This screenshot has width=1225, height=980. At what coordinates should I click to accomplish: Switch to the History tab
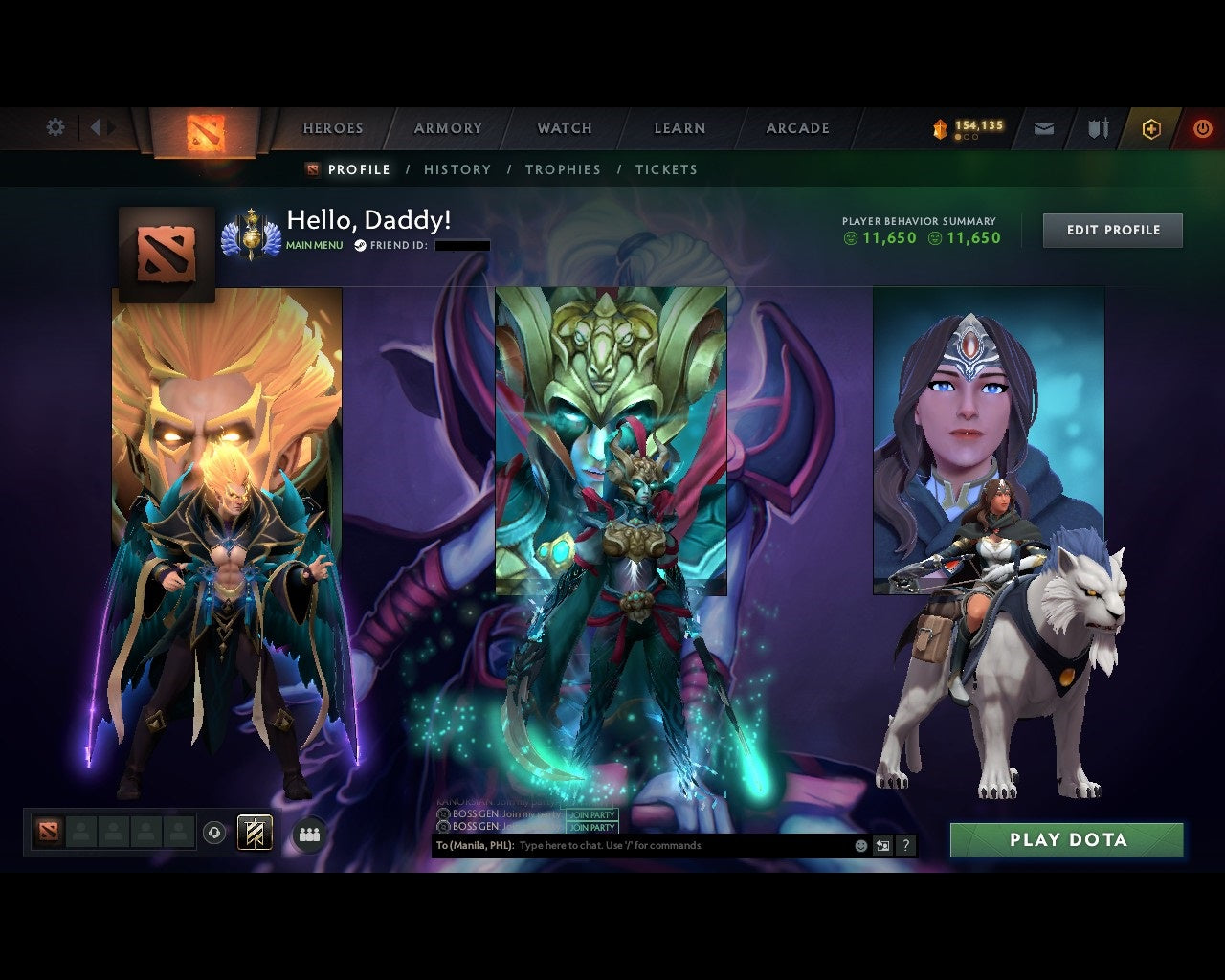click(x=457, y=169)
